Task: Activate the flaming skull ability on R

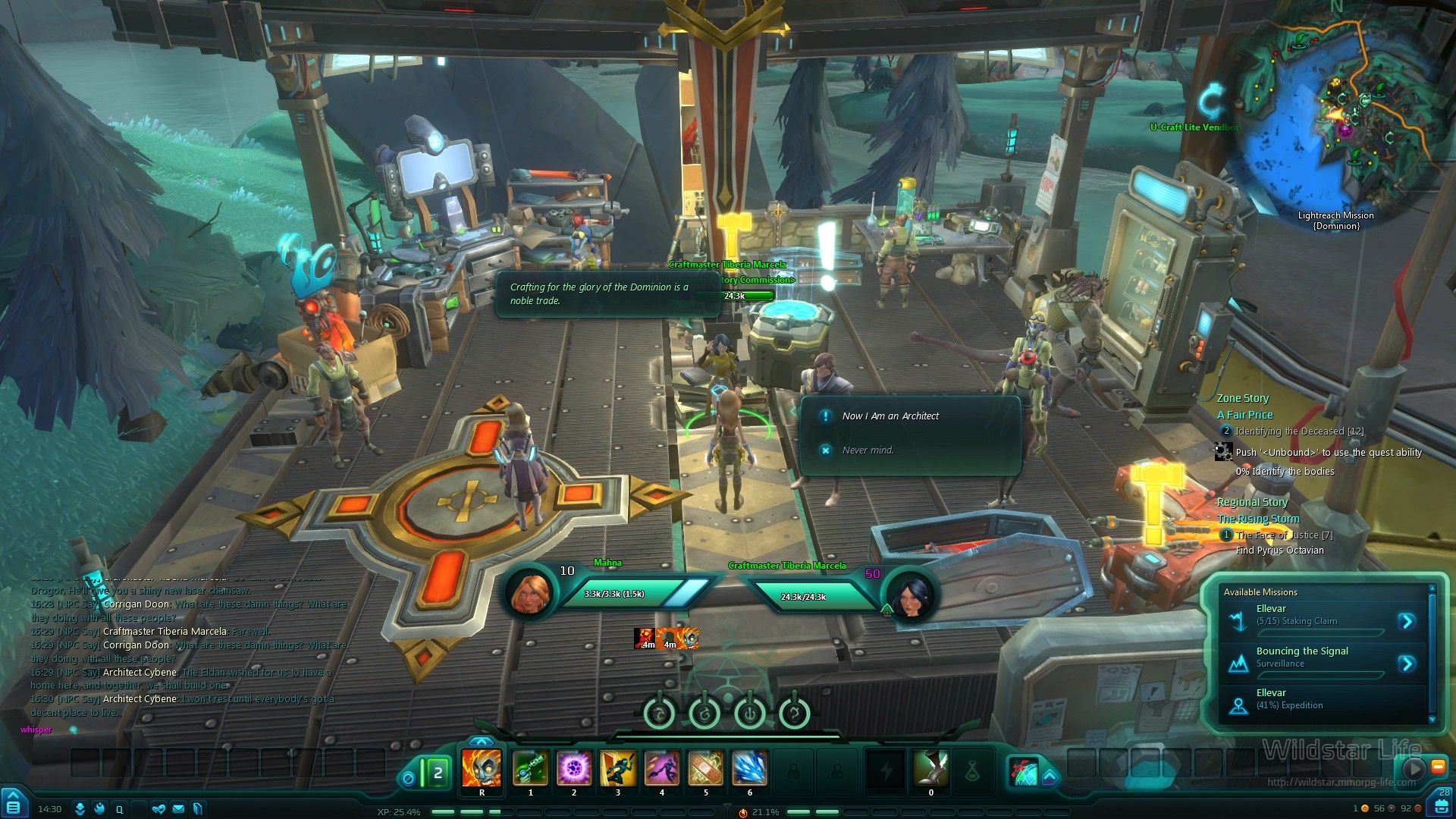Action: pyautogui.click(x=482, y=768)
